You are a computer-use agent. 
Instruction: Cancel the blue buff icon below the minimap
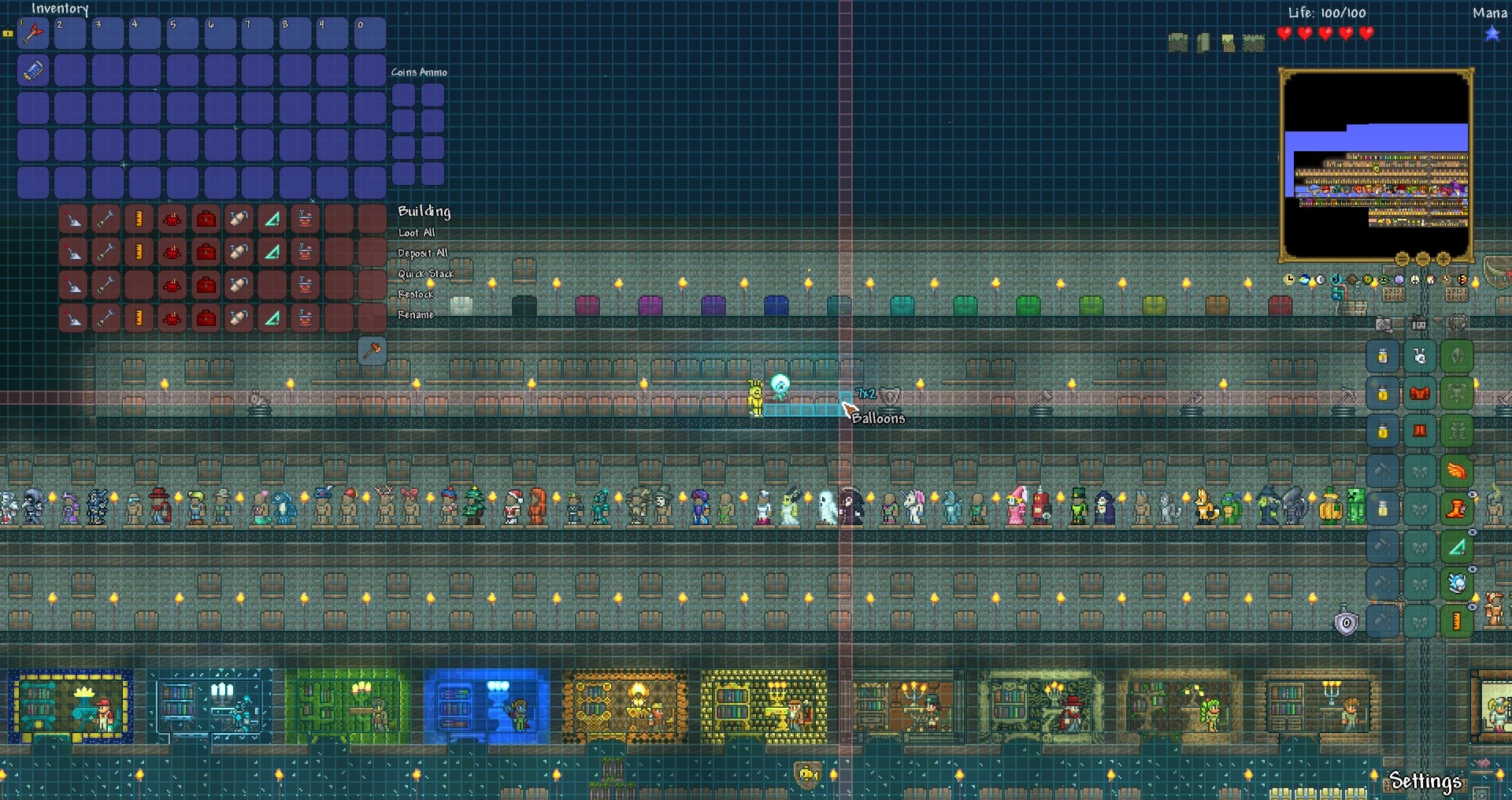coord(1304,278)
